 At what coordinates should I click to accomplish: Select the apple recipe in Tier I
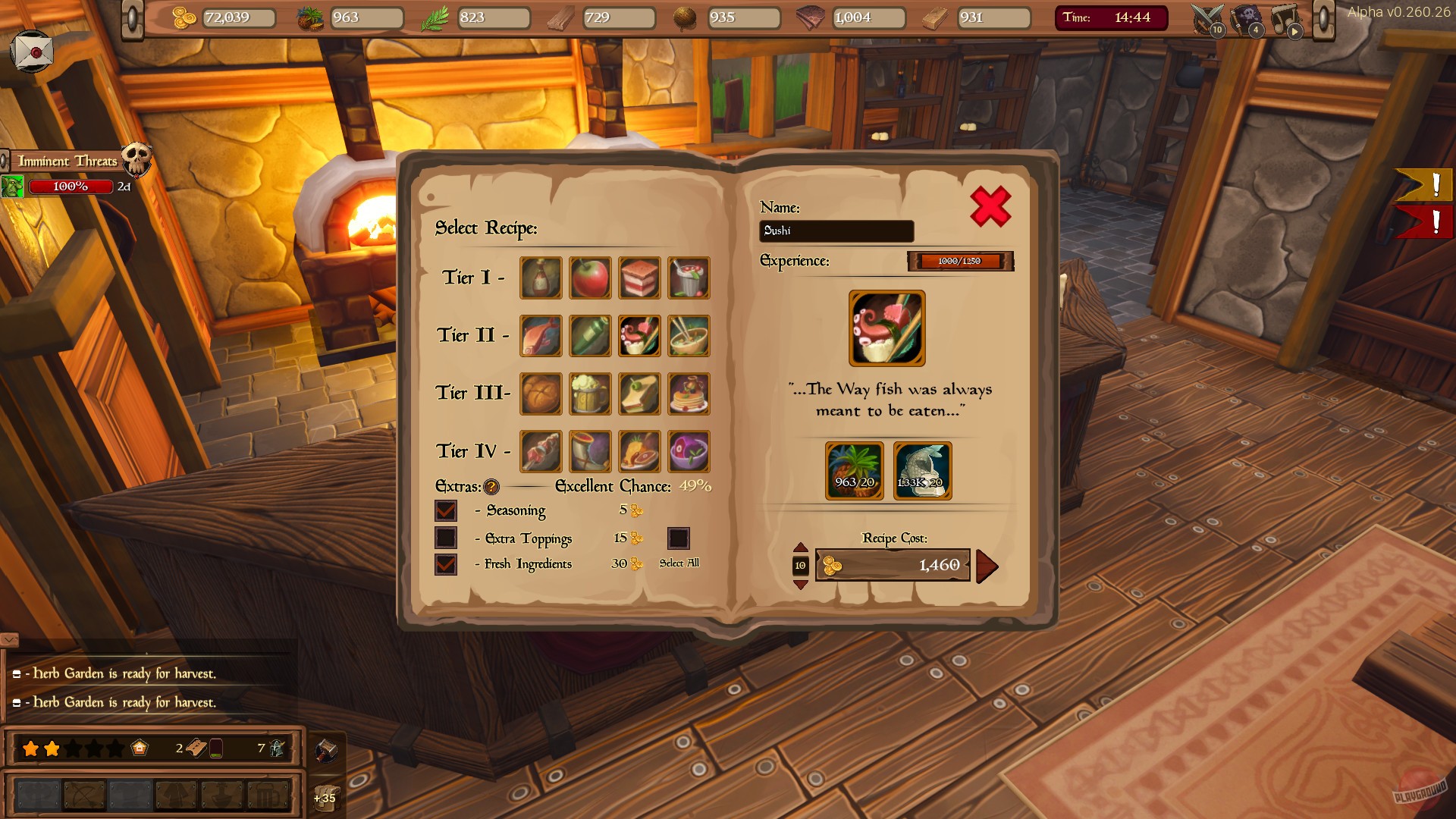(590, 278)
